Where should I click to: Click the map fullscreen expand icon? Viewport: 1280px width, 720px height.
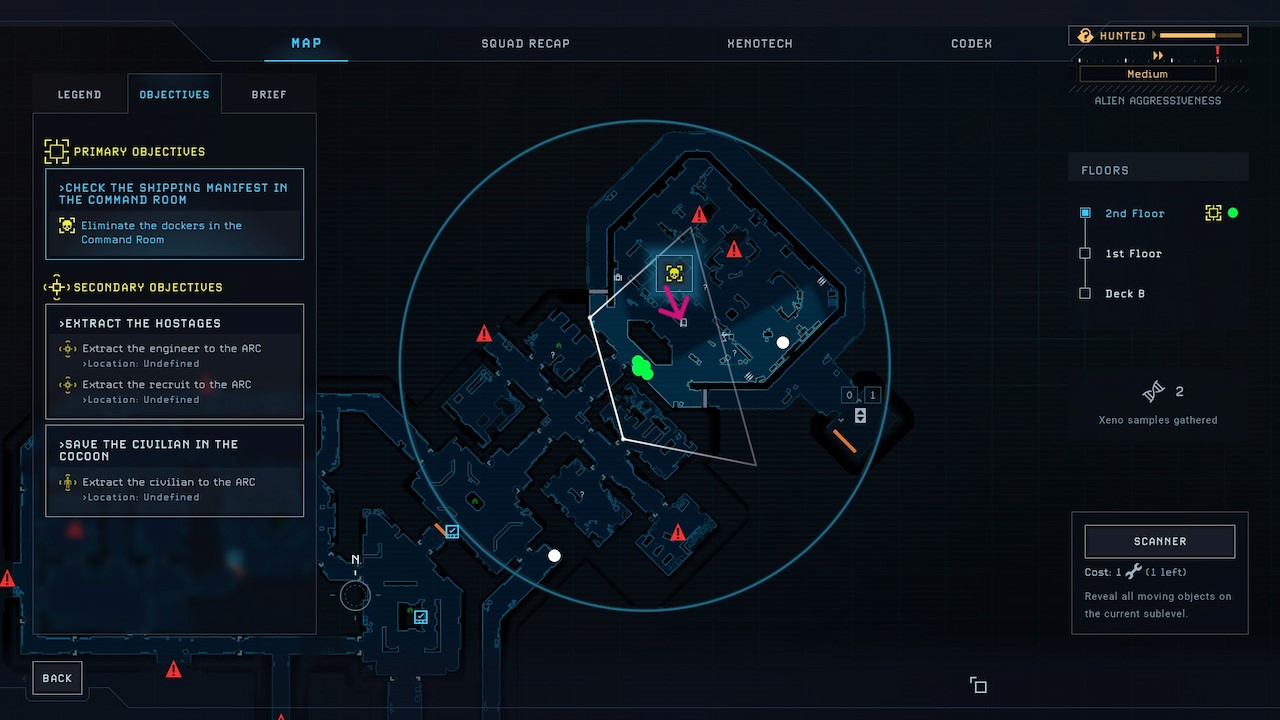pos(978,686)
